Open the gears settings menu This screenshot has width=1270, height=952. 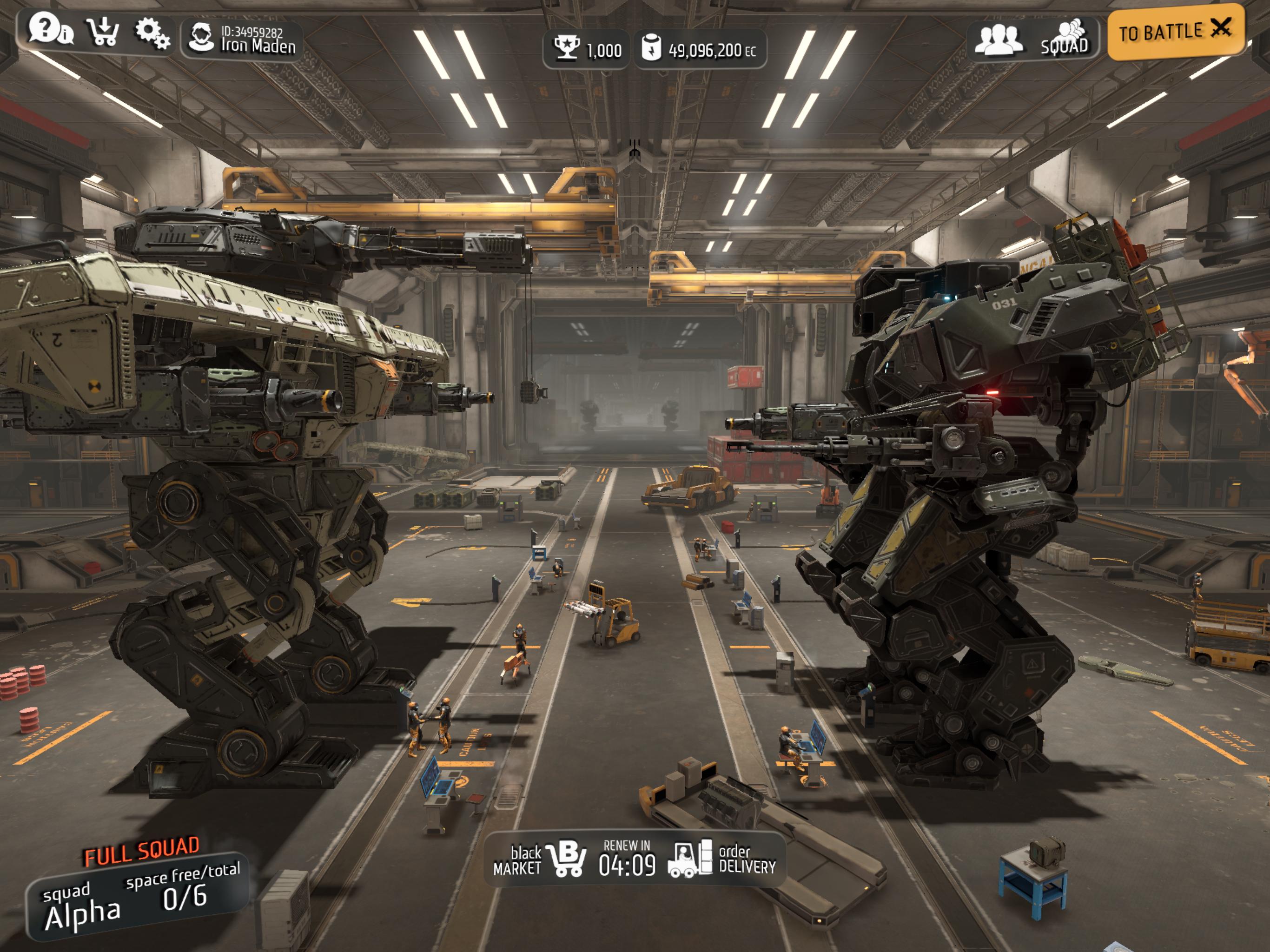[x=152, y=33]
